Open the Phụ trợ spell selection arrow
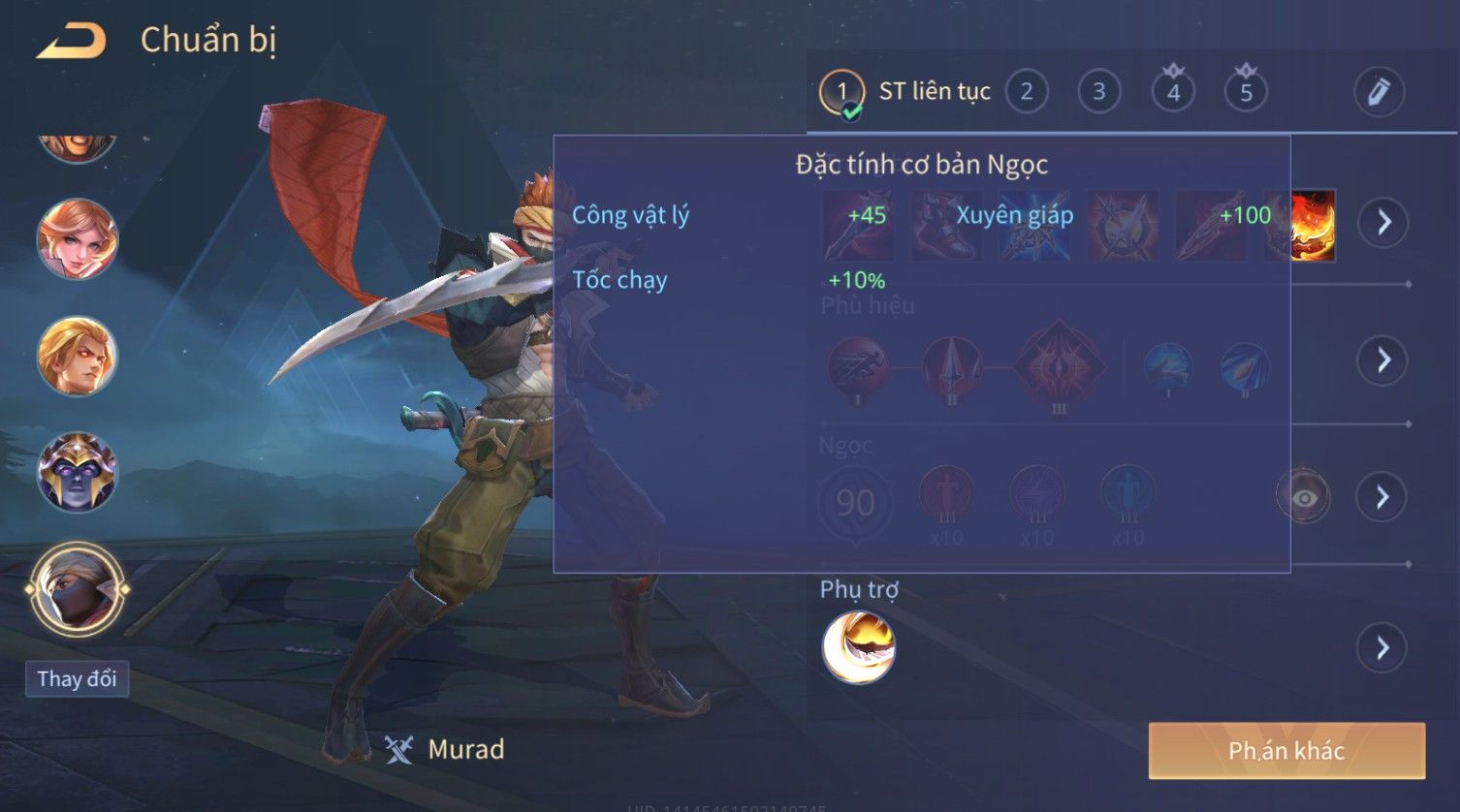This screenshot has height=812, width=1460. coord(1382,647)
